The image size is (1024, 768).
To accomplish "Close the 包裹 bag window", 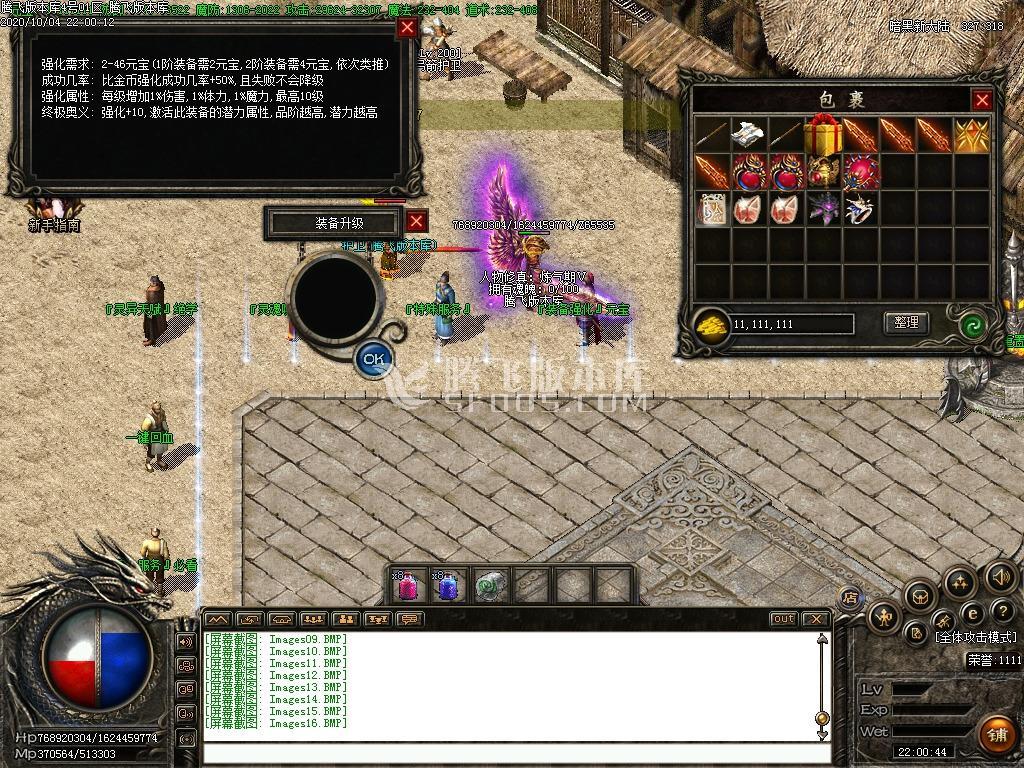I will (982, 100).
